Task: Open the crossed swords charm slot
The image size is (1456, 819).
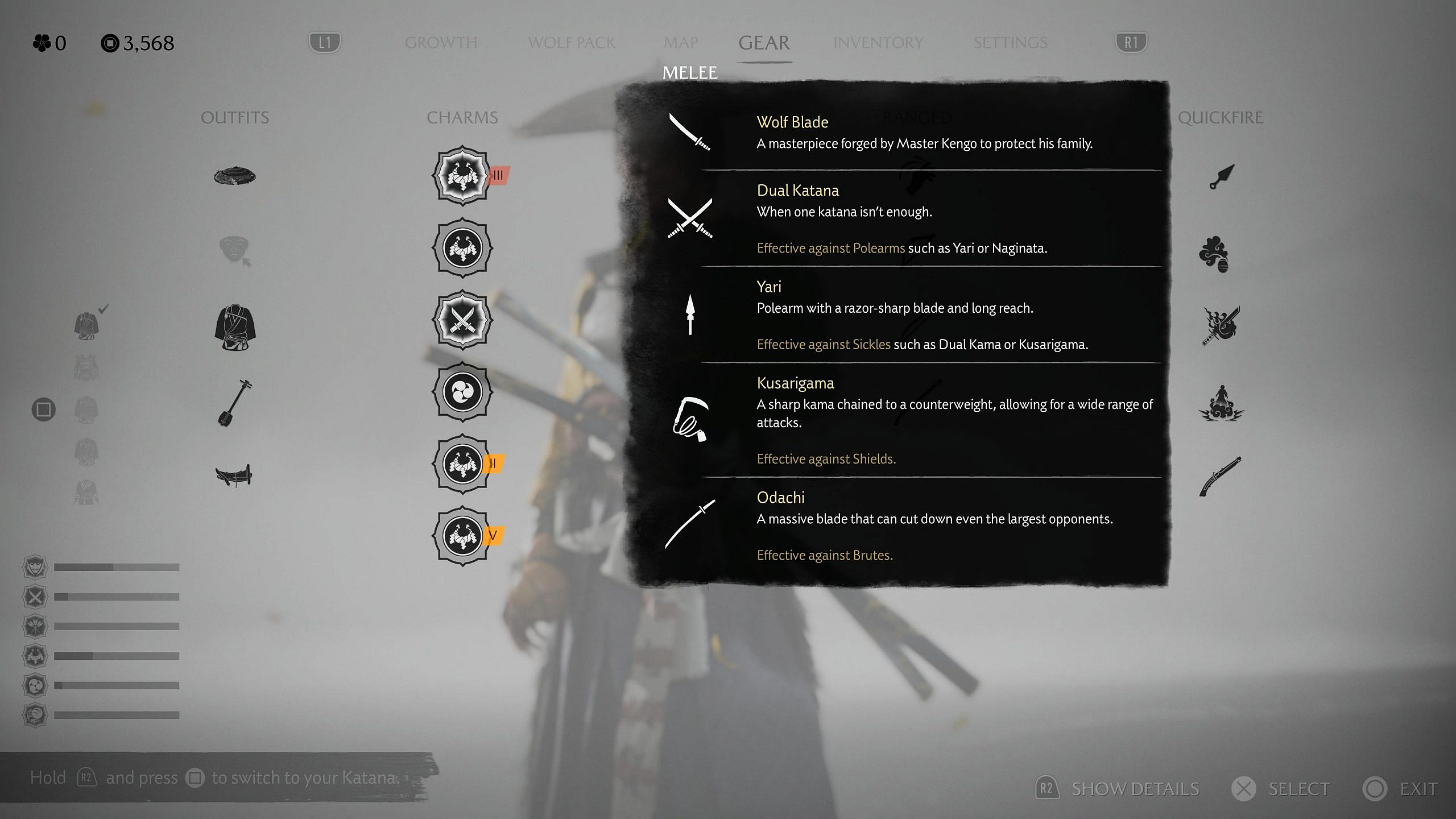Action: (462, 320)
